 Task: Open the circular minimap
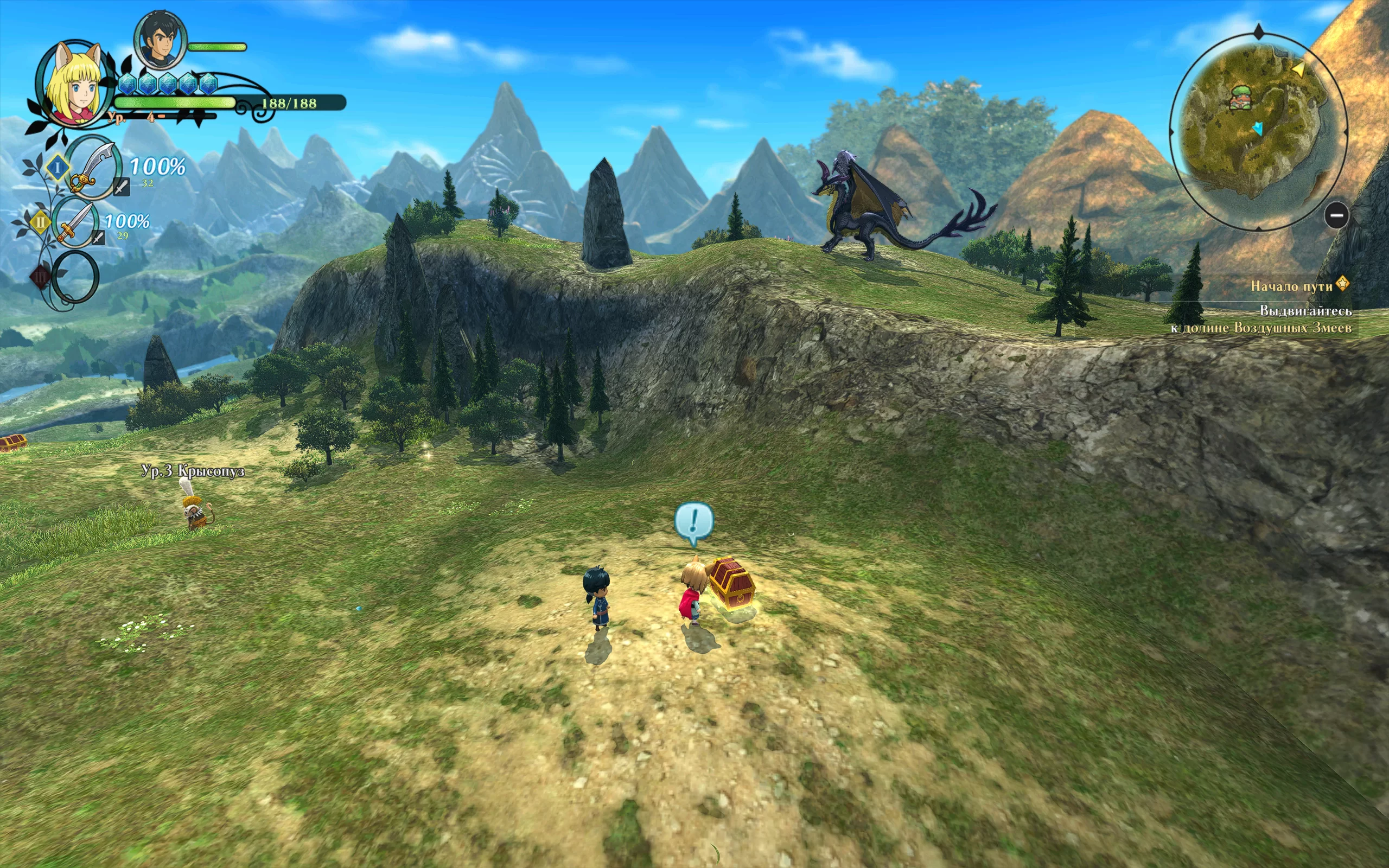(x=1257, y=129)
